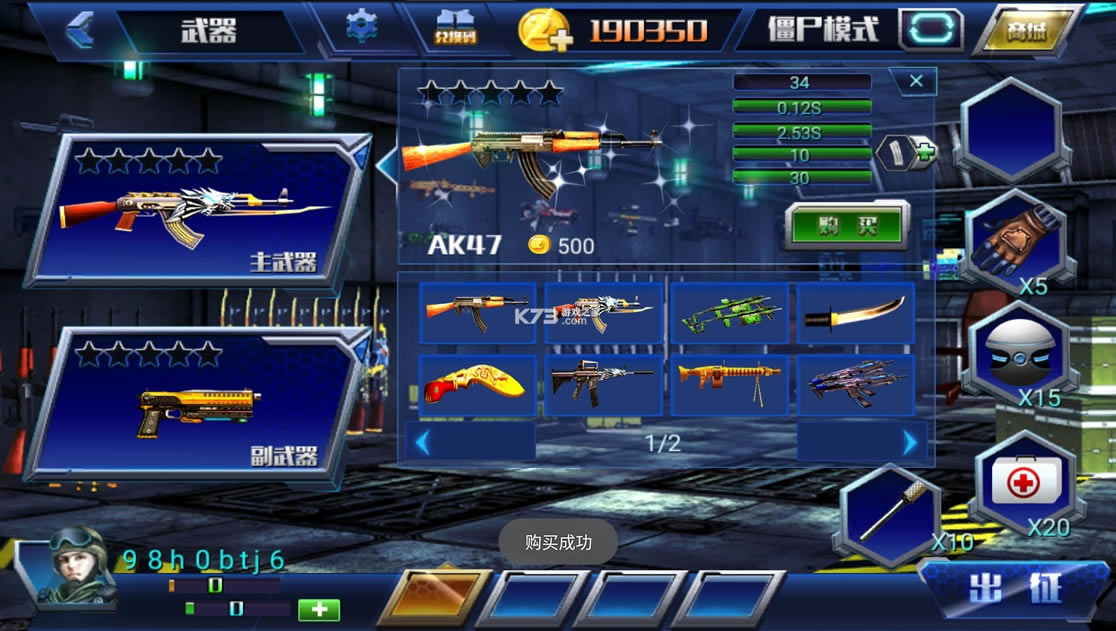Viewport: 1116px width, 631px height.
Task: Pick the curved katana blade thumbnail
Action: (x=856, y=314)
